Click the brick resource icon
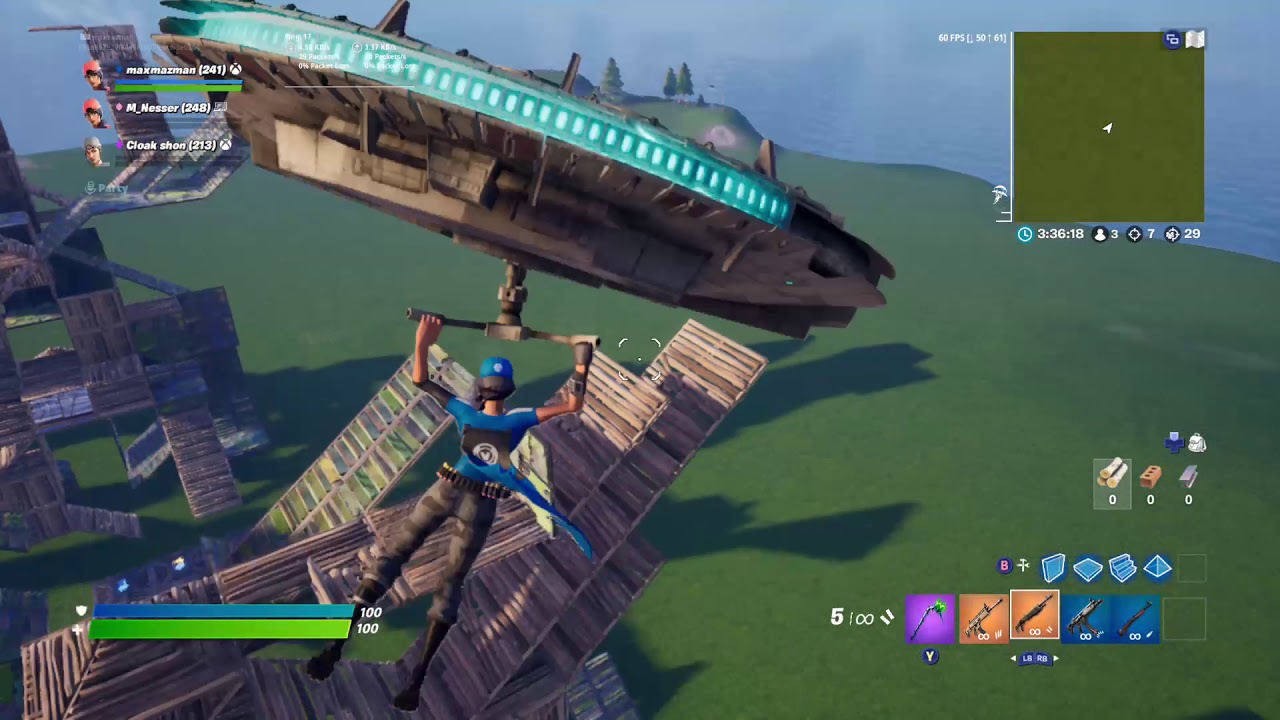Screen dimensions: 1280x720 pyautogui.click(x=1150, y=478)
